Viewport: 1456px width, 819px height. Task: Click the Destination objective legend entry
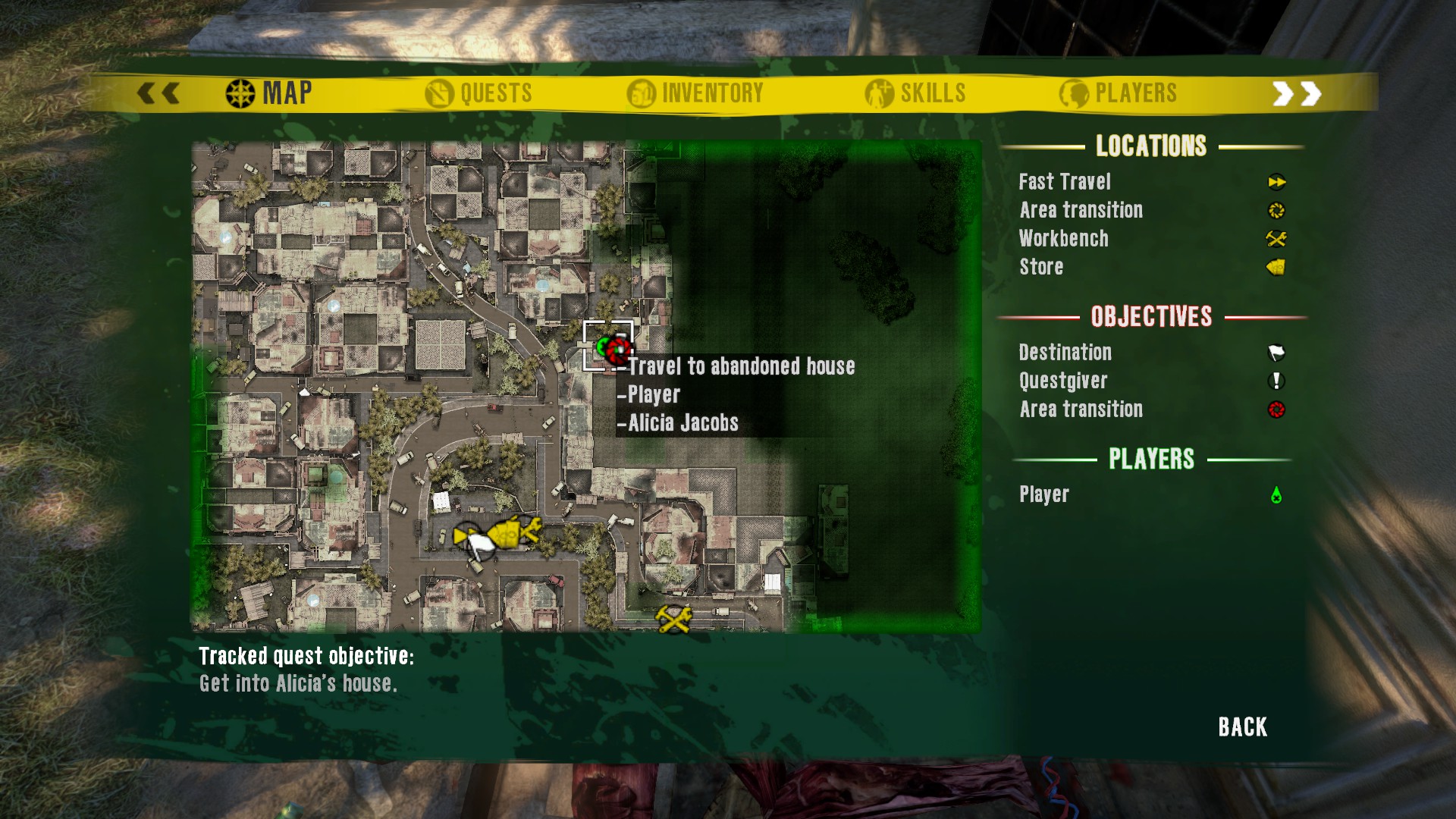(1065, 353)
